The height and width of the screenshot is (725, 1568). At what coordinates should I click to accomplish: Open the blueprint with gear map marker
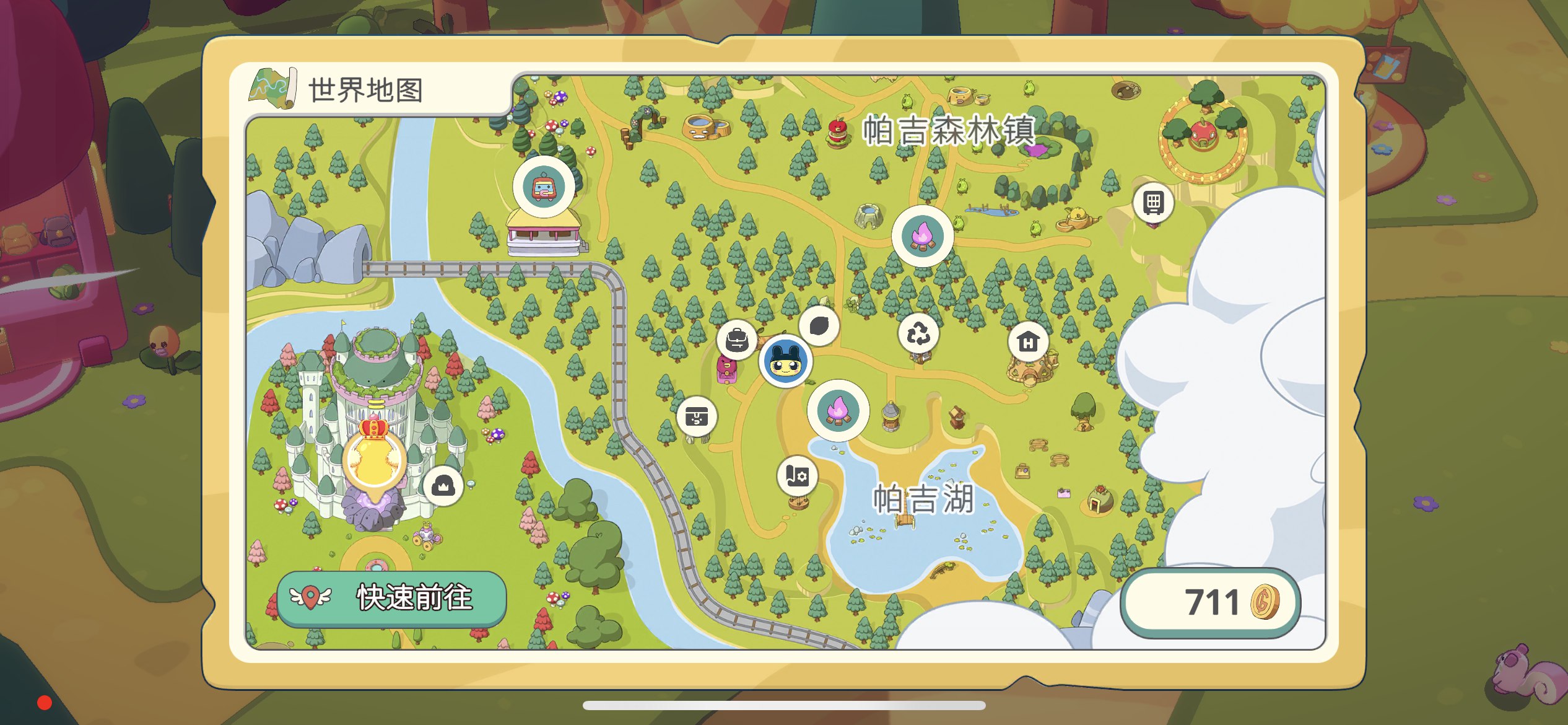(797, 477)
